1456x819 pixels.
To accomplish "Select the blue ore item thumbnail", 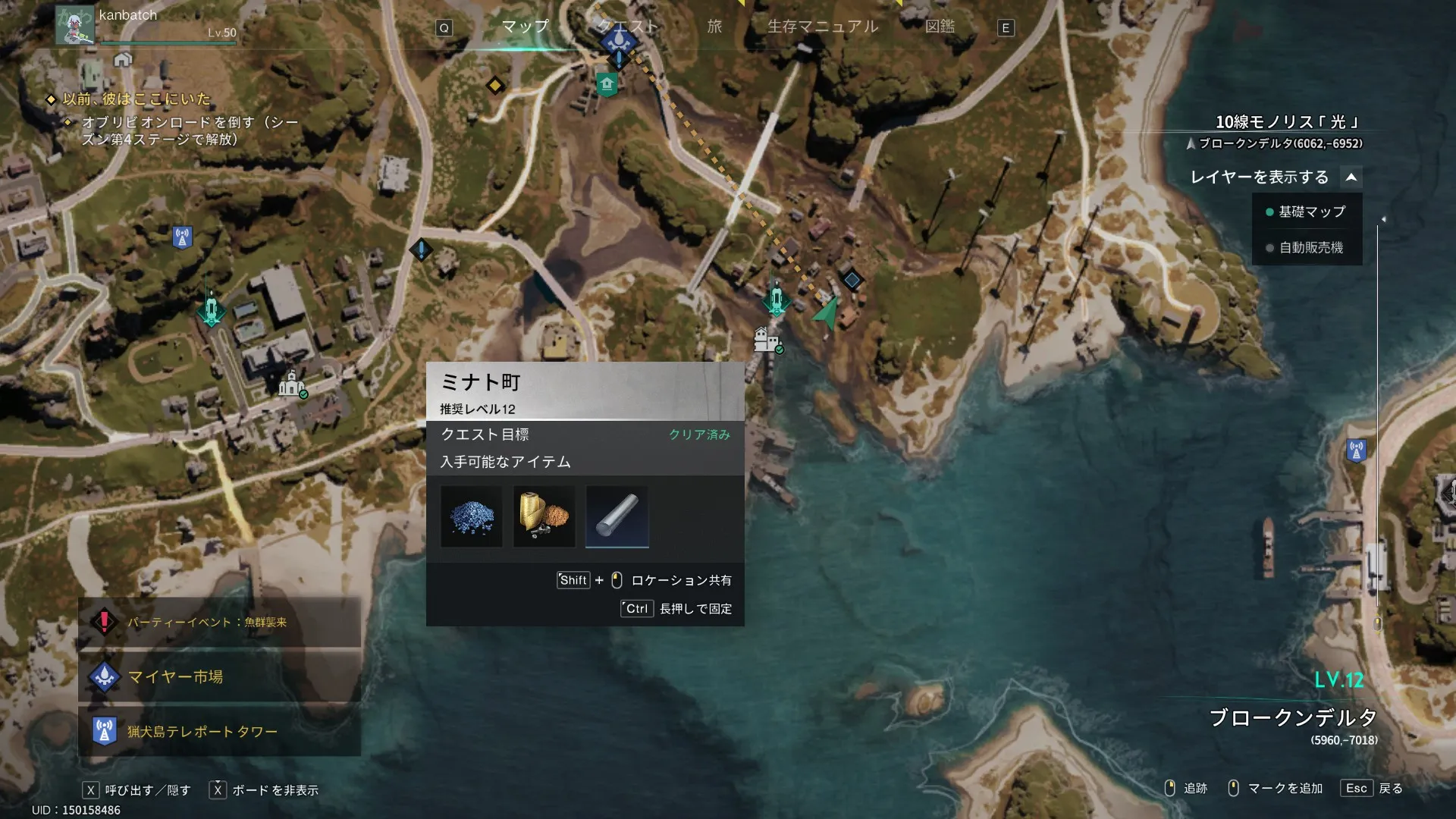I will click(x=472, y=516).
